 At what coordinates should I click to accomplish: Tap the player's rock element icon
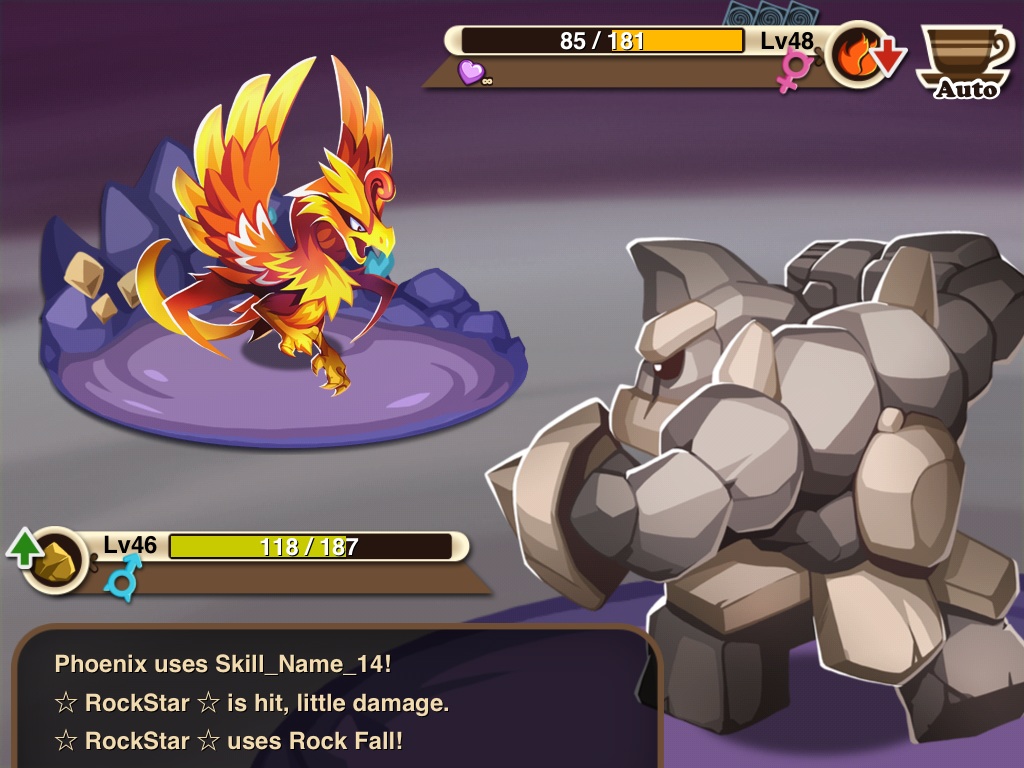[56, 561]
